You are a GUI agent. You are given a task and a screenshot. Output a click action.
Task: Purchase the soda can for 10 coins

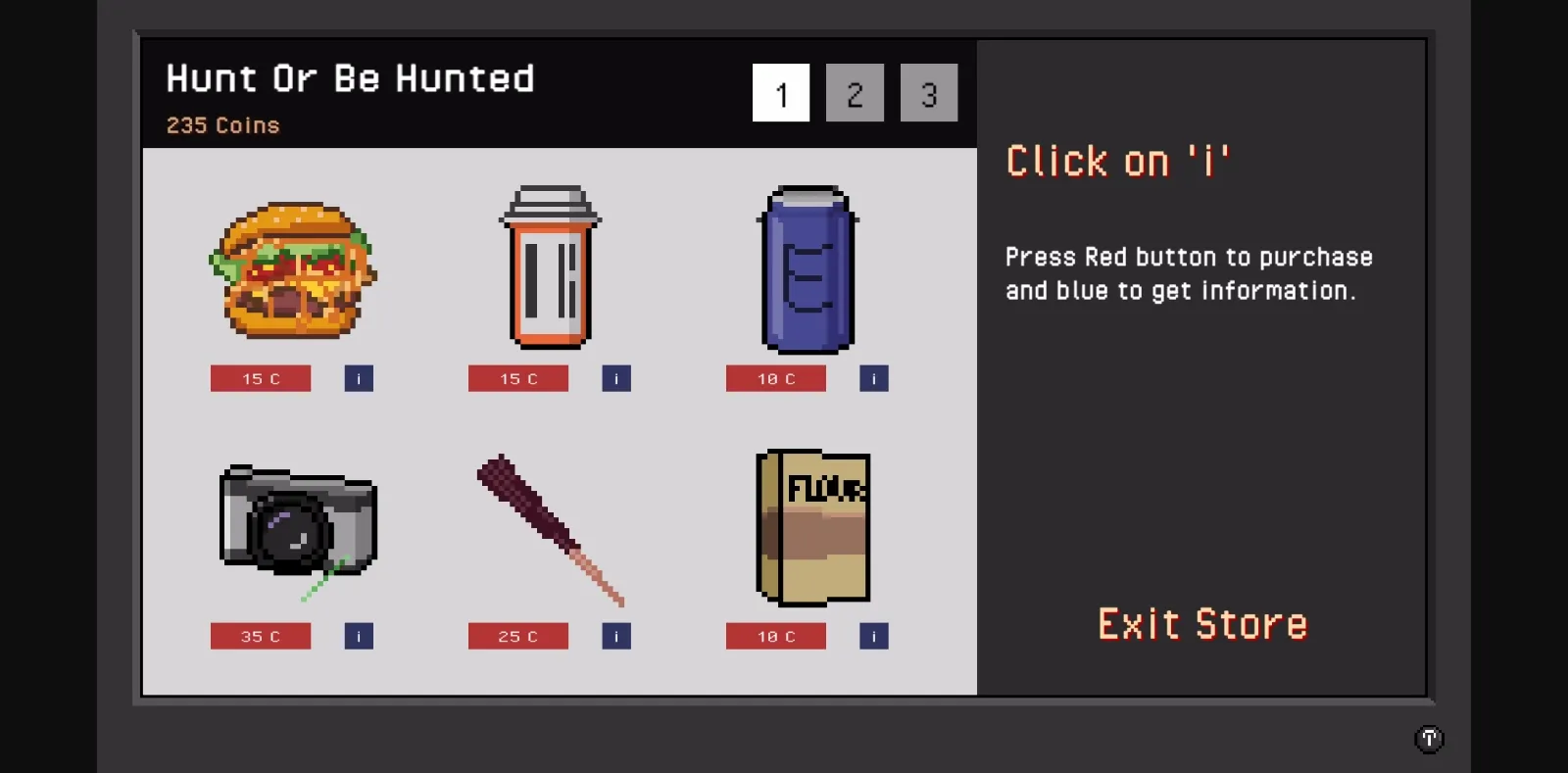coord(775,378)
